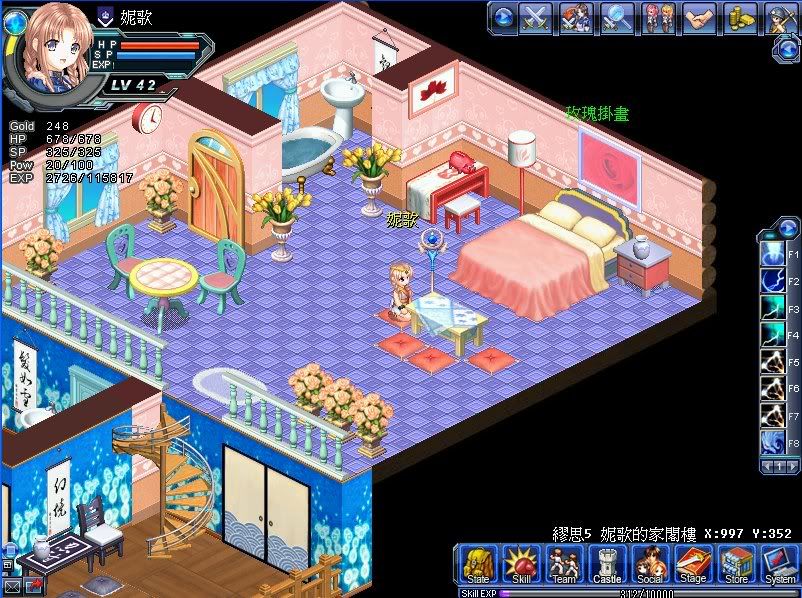
Task: Open the System menu
Action: coord(779,563)
